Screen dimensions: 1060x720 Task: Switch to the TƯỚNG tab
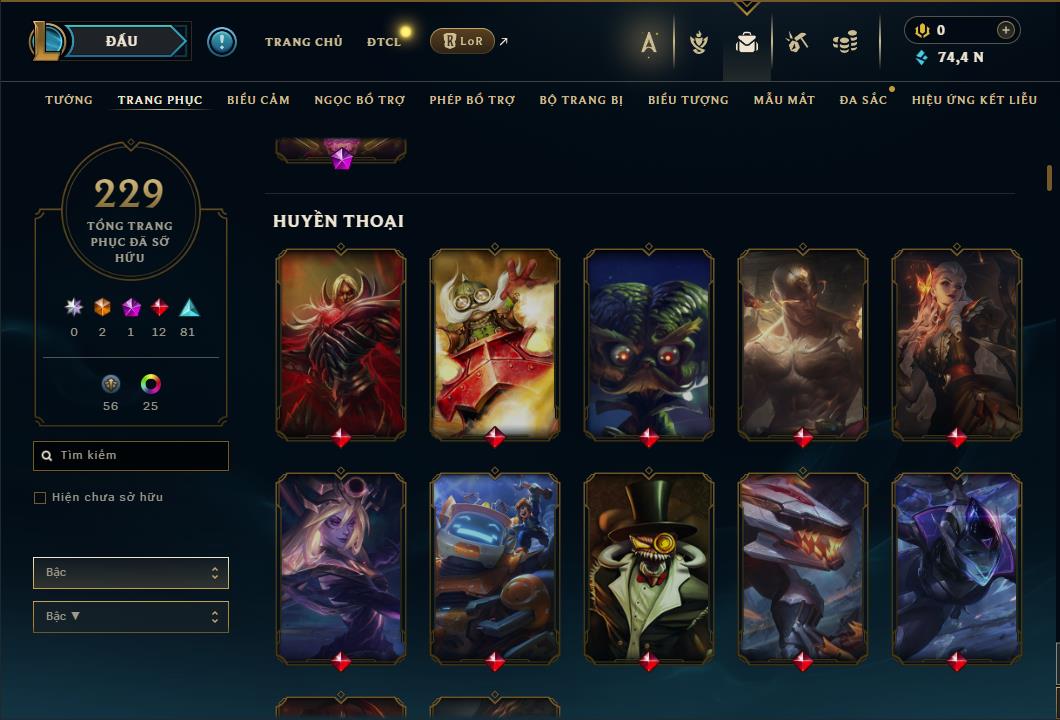coord(69,100)
